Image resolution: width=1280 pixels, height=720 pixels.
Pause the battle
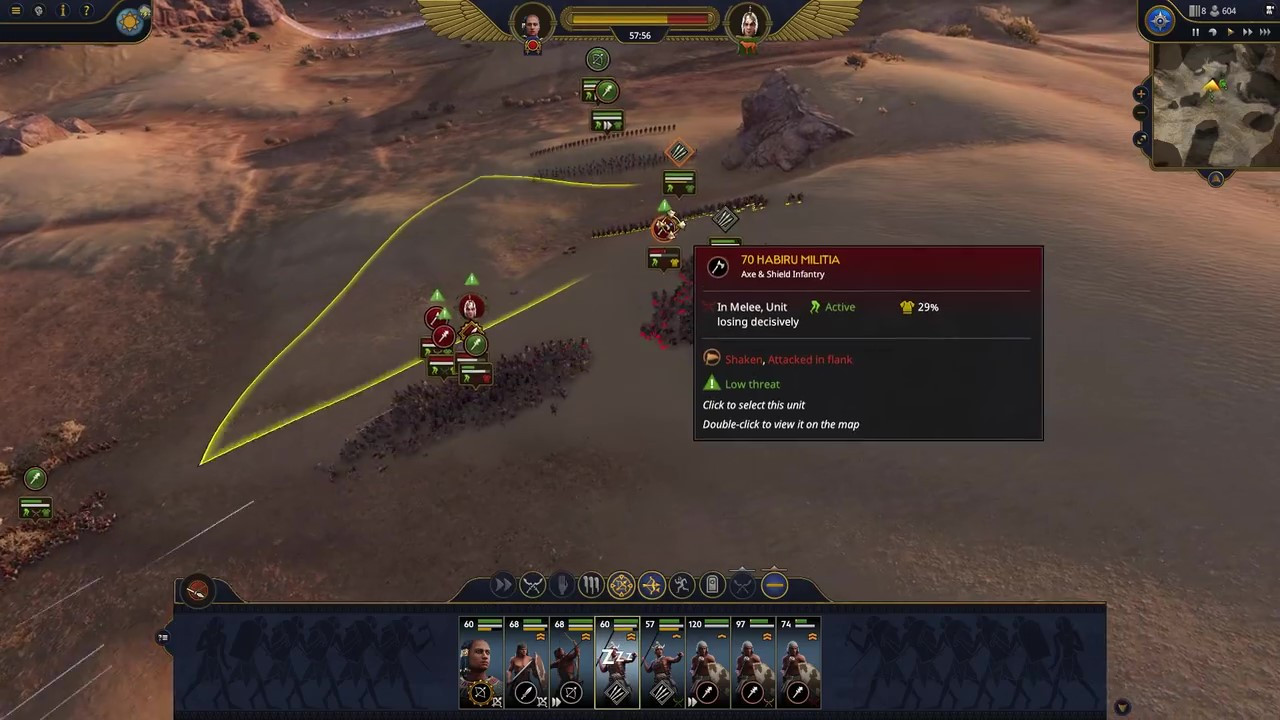point(1195,33)
